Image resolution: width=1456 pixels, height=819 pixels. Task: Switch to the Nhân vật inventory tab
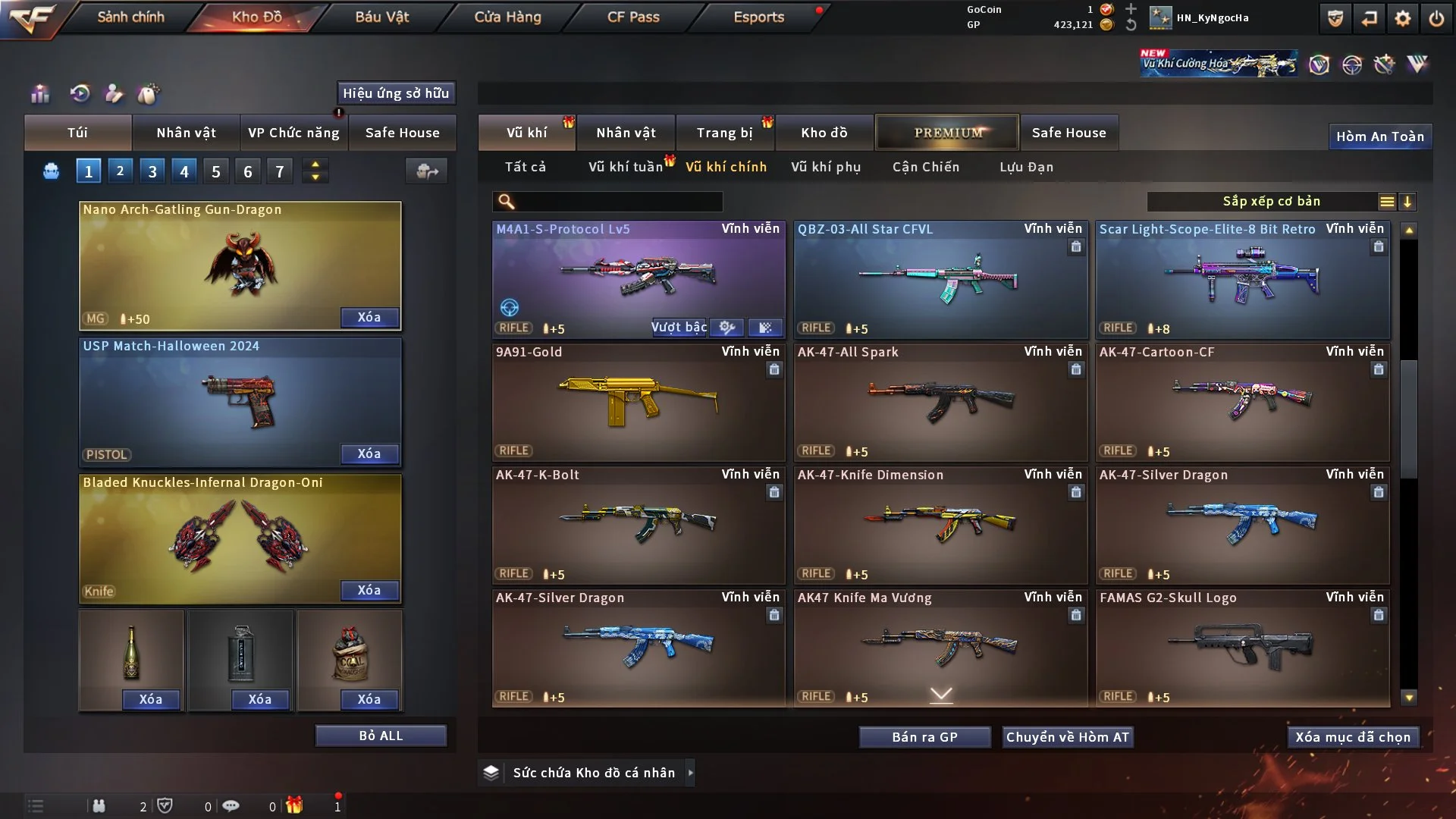click(626, 133)
